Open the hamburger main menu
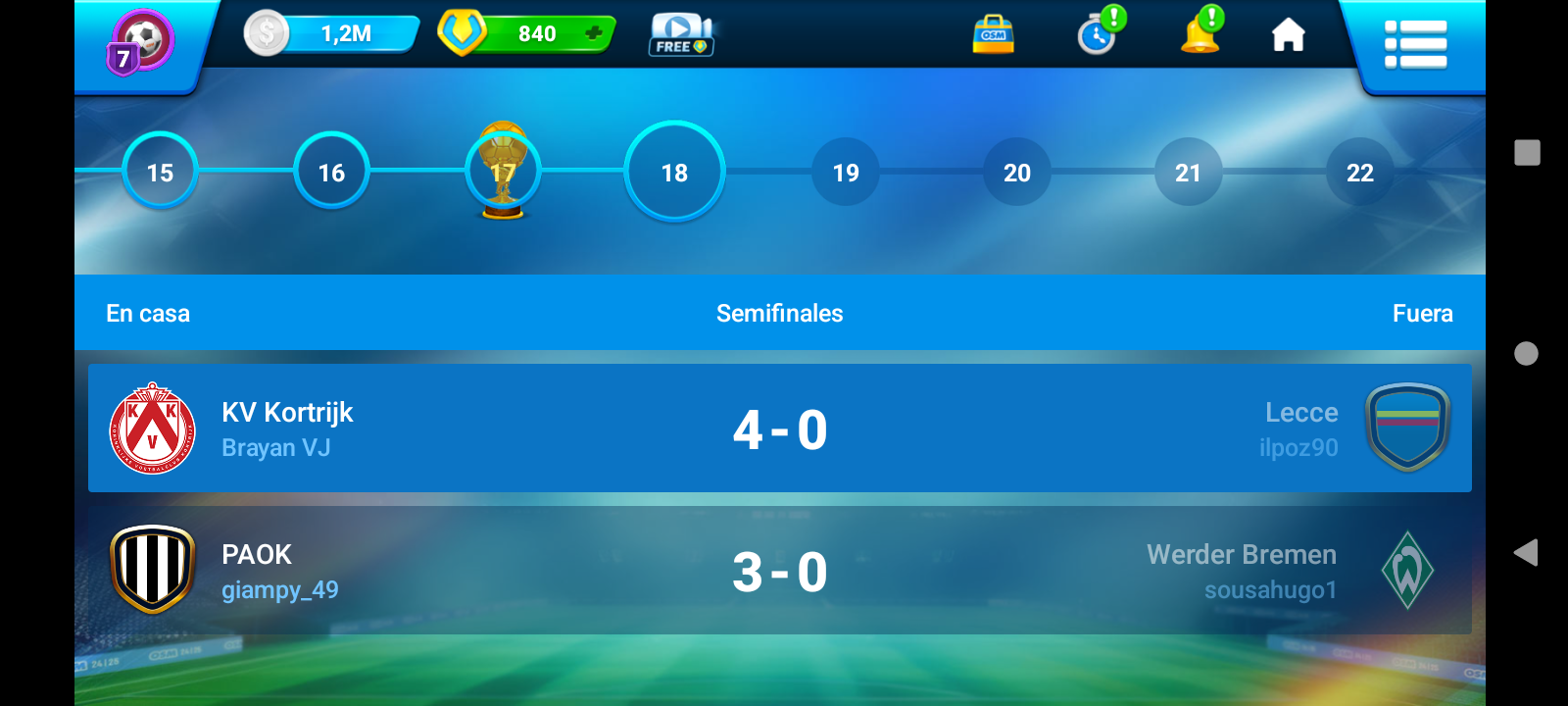The height and width of the screenshot is (706, 1568). [x=1415, y=45]
